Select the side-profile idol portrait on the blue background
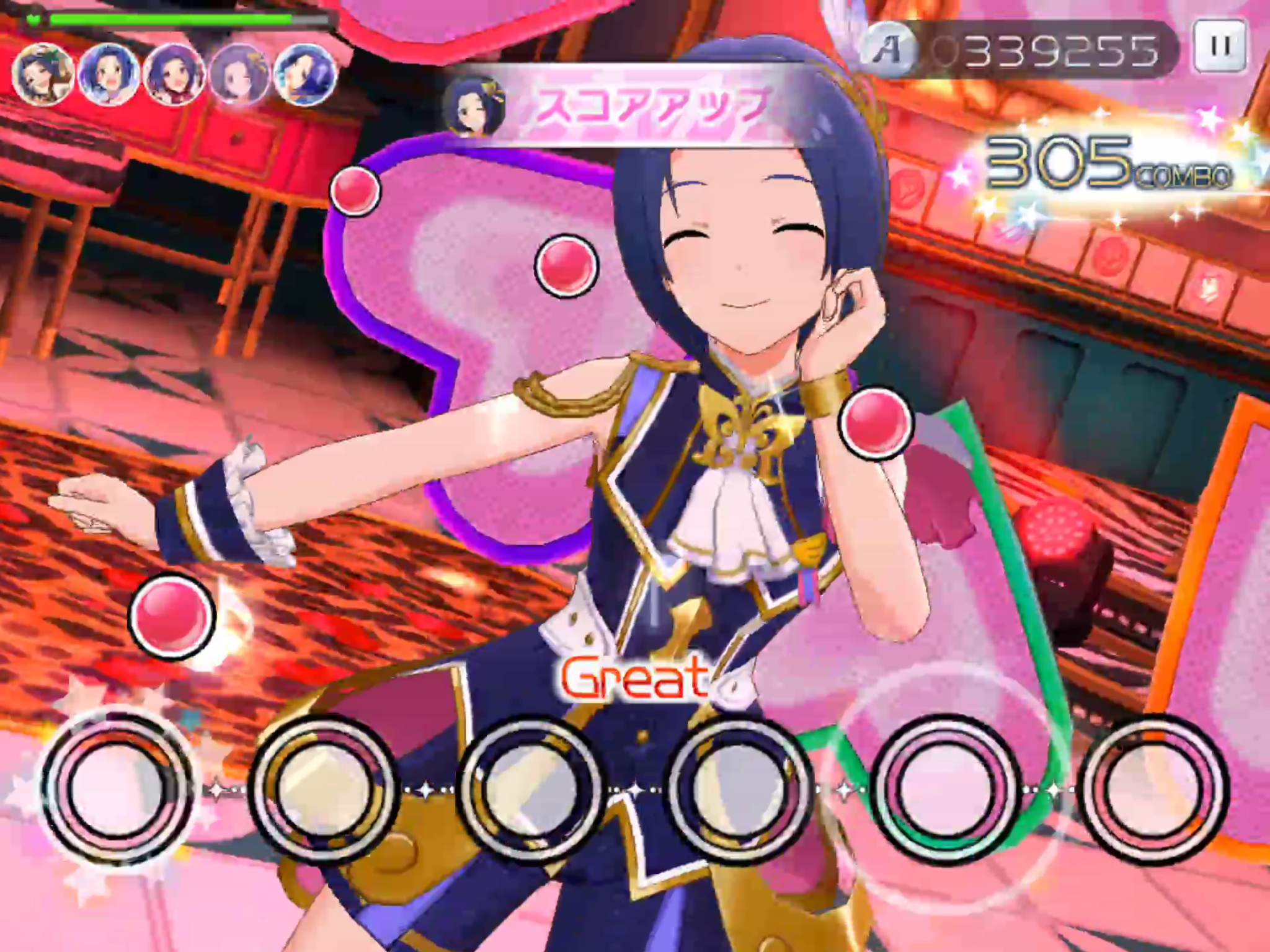Screen dimensions: 1270x952 (305, 74)
